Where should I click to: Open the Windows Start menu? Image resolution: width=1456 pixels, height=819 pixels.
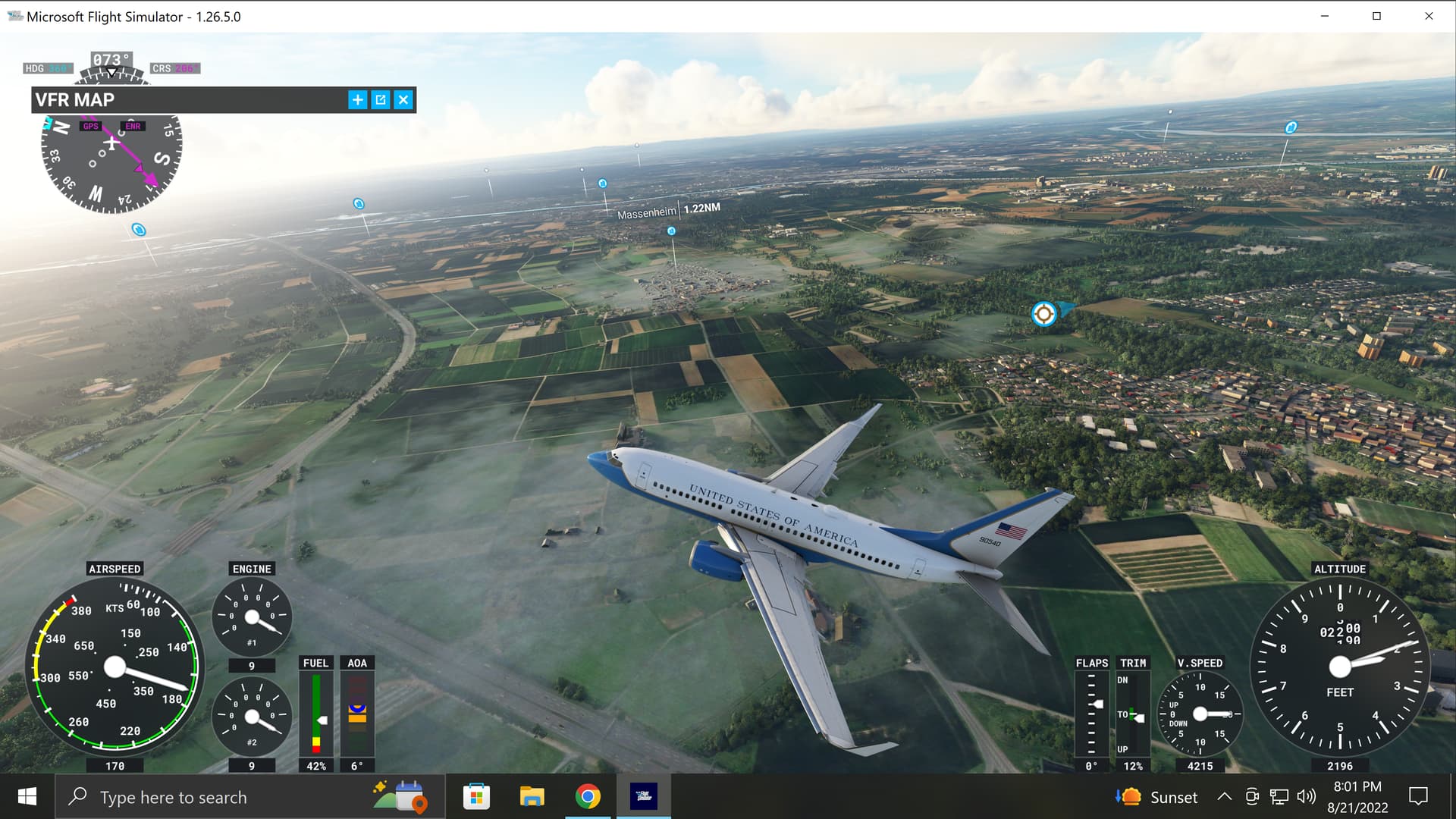pos(27,797)
